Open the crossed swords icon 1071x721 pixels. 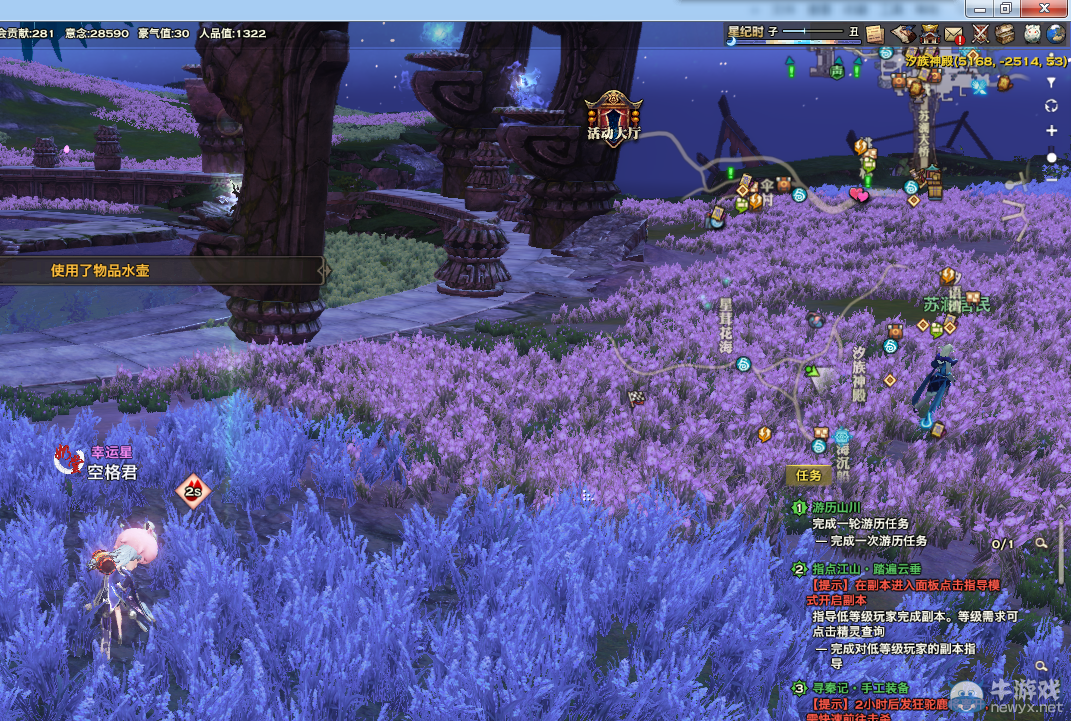(980, 34)
